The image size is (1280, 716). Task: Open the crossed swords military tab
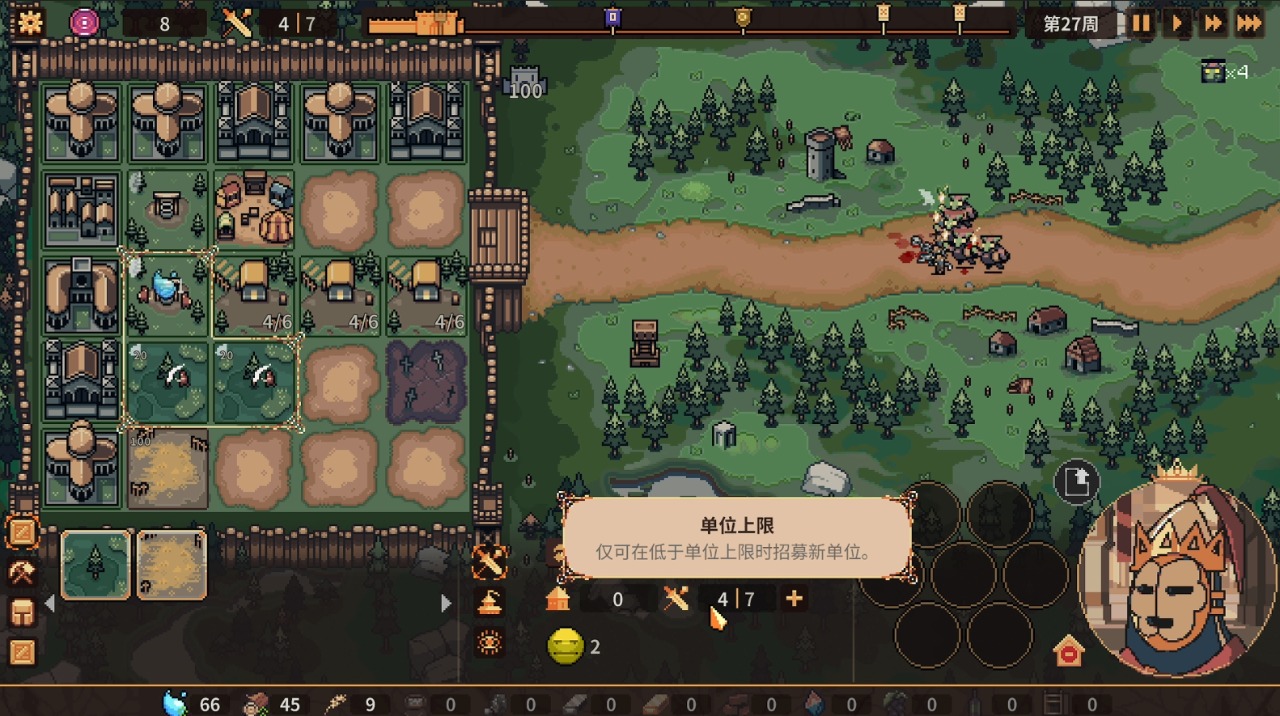pos(490,564)
